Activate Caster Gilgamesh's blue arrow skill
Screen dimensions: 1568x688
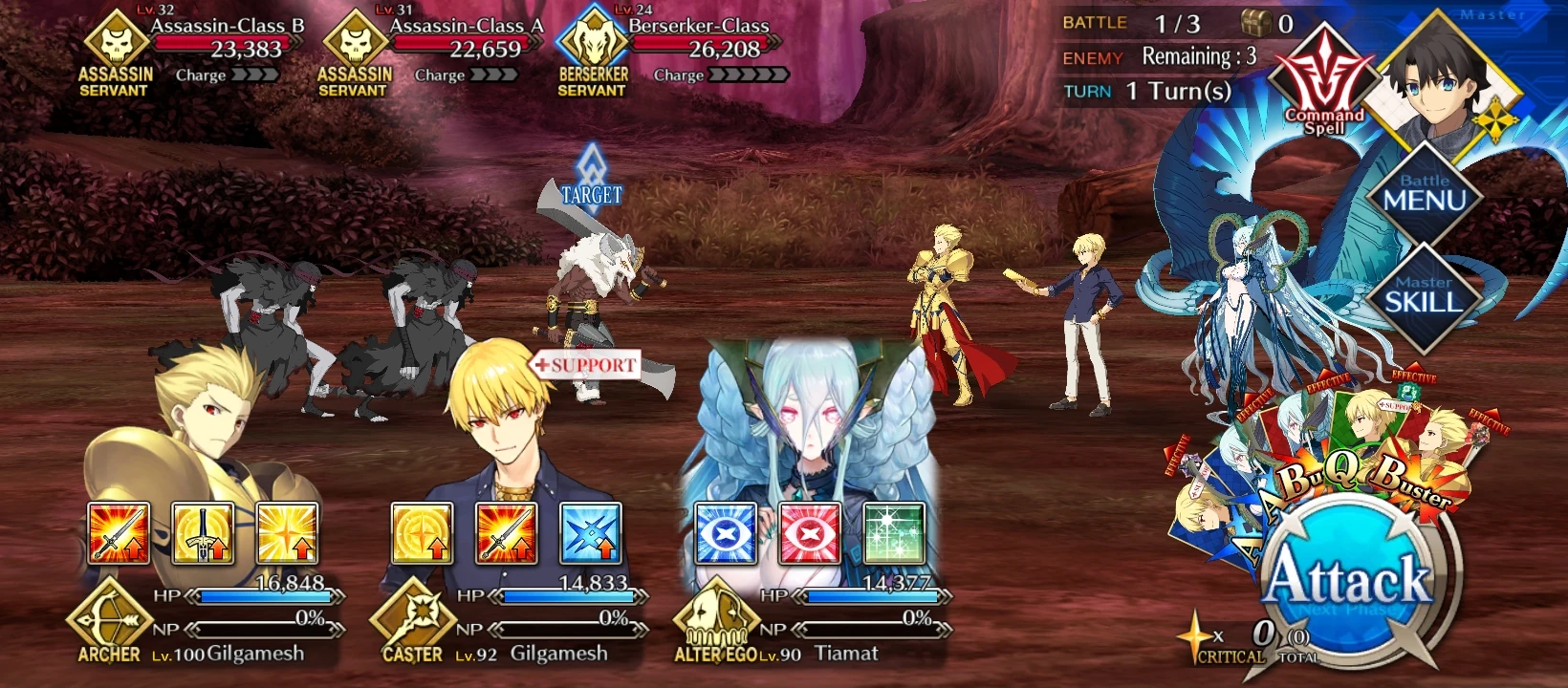point(592,535)
